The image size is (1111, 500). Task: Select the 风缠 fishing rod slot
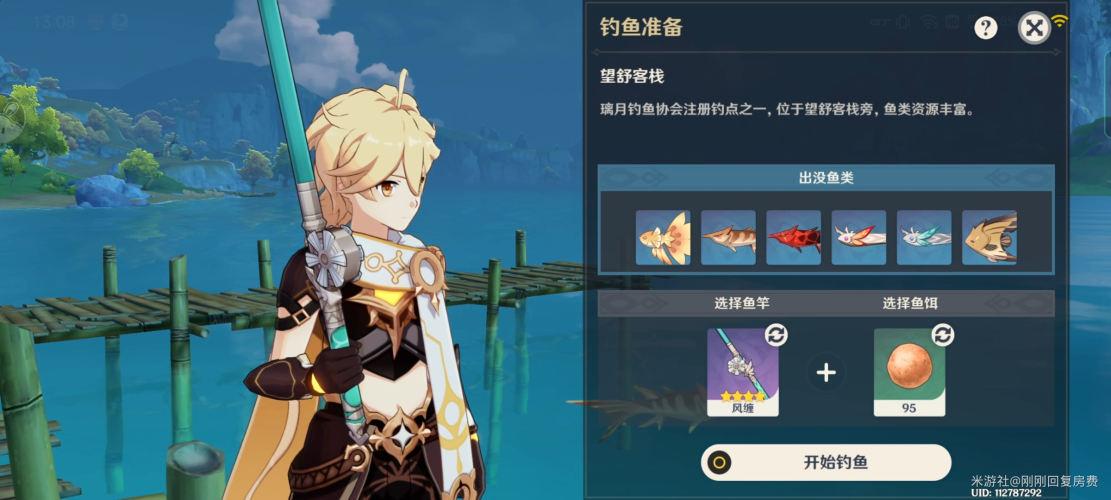point(743,372)
